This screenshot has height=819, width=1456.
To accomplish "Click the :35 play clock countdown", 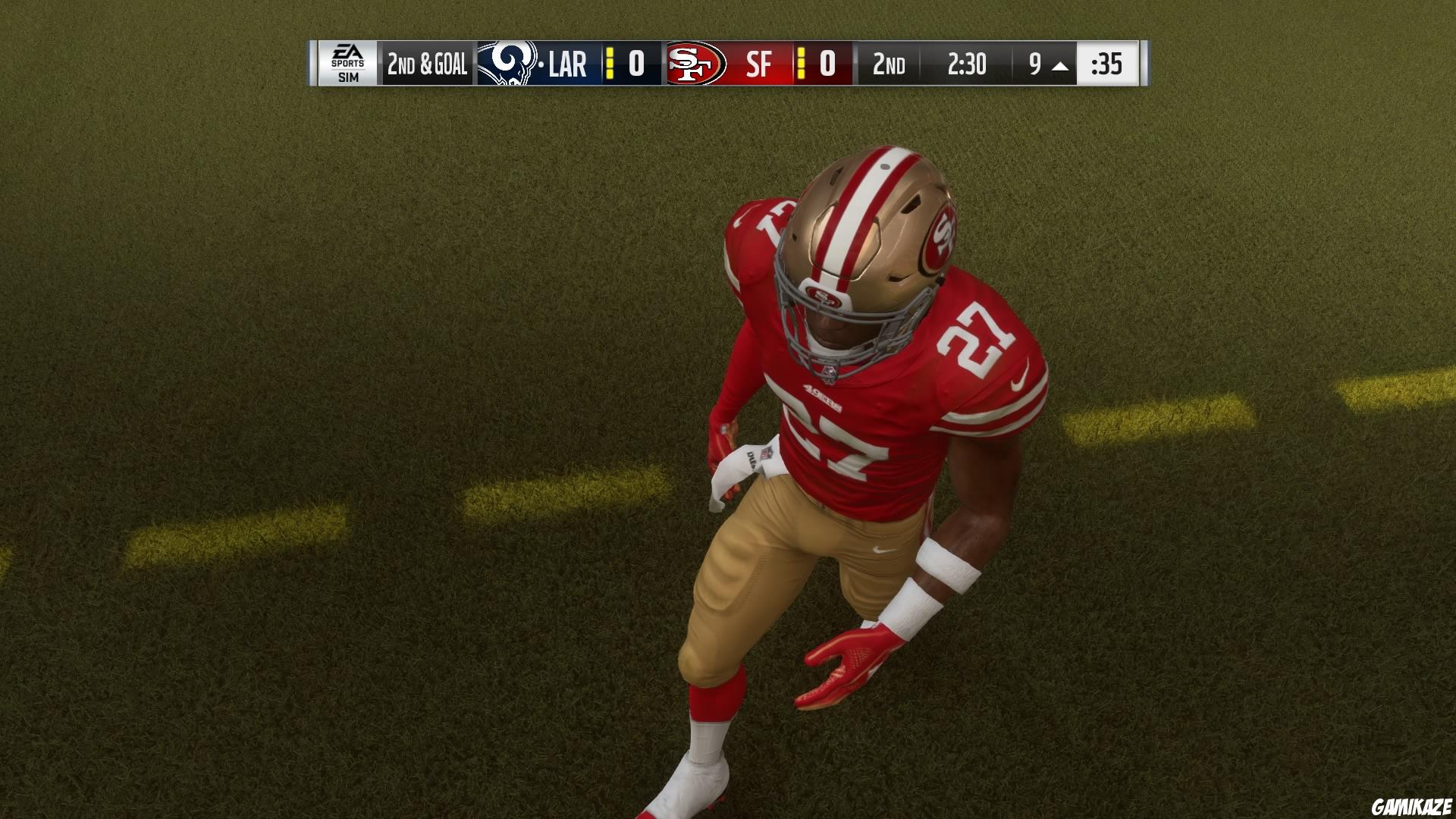I will (x=1106, y=64).
